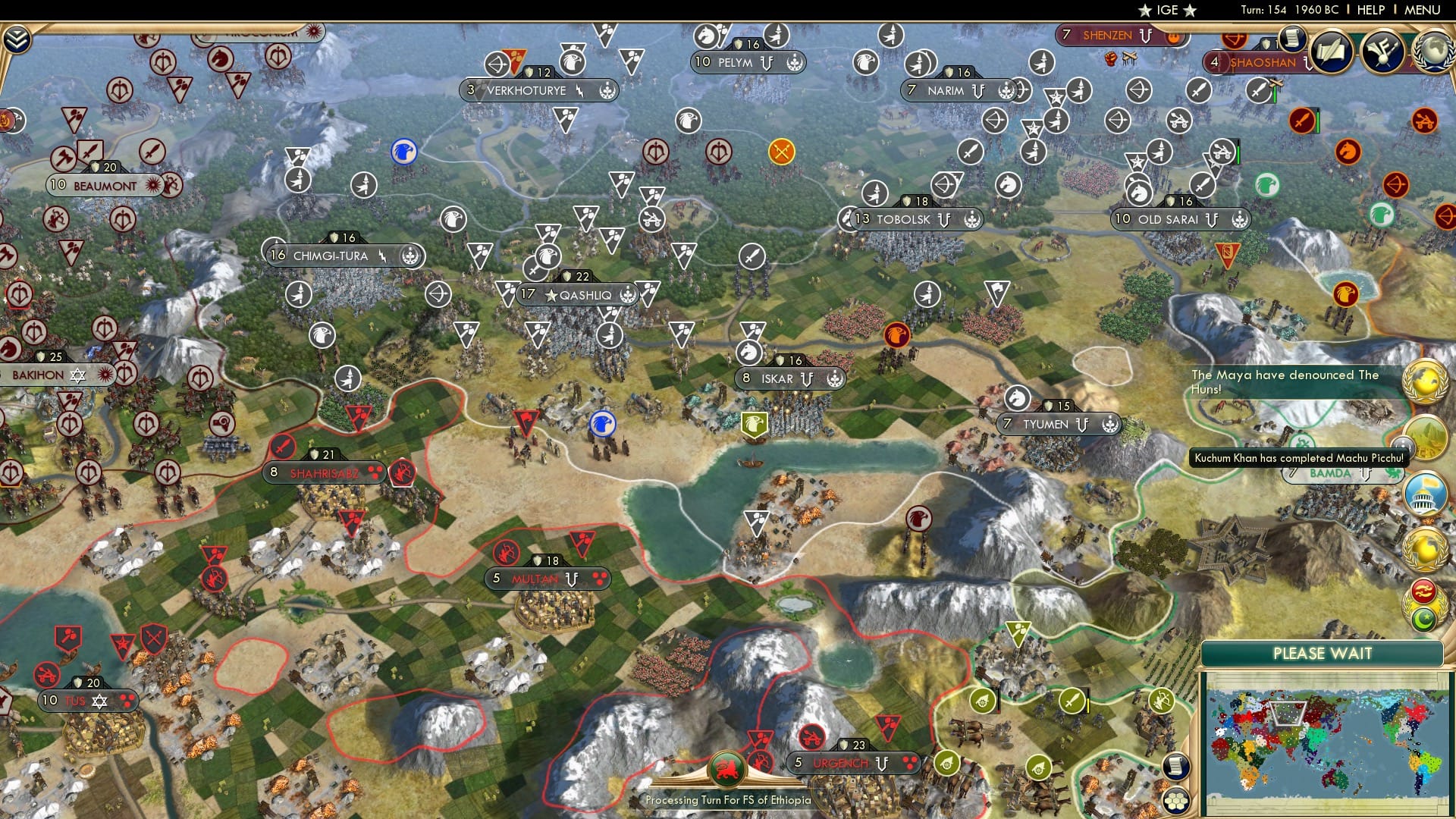Click the IGE star in the top bar
The image size is (1456, 819).
[x=1145, y=10]
